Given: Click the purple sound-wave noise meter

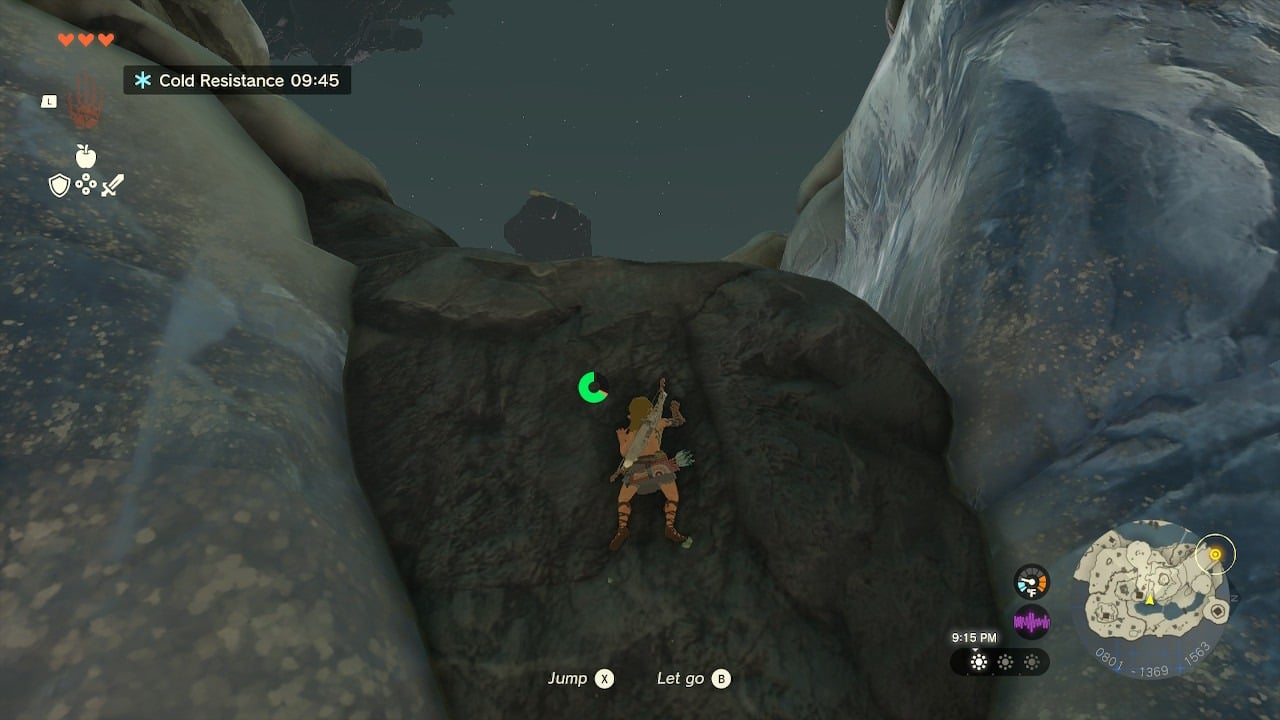Looking at the screenshot, I should [x=1031, y=622].
